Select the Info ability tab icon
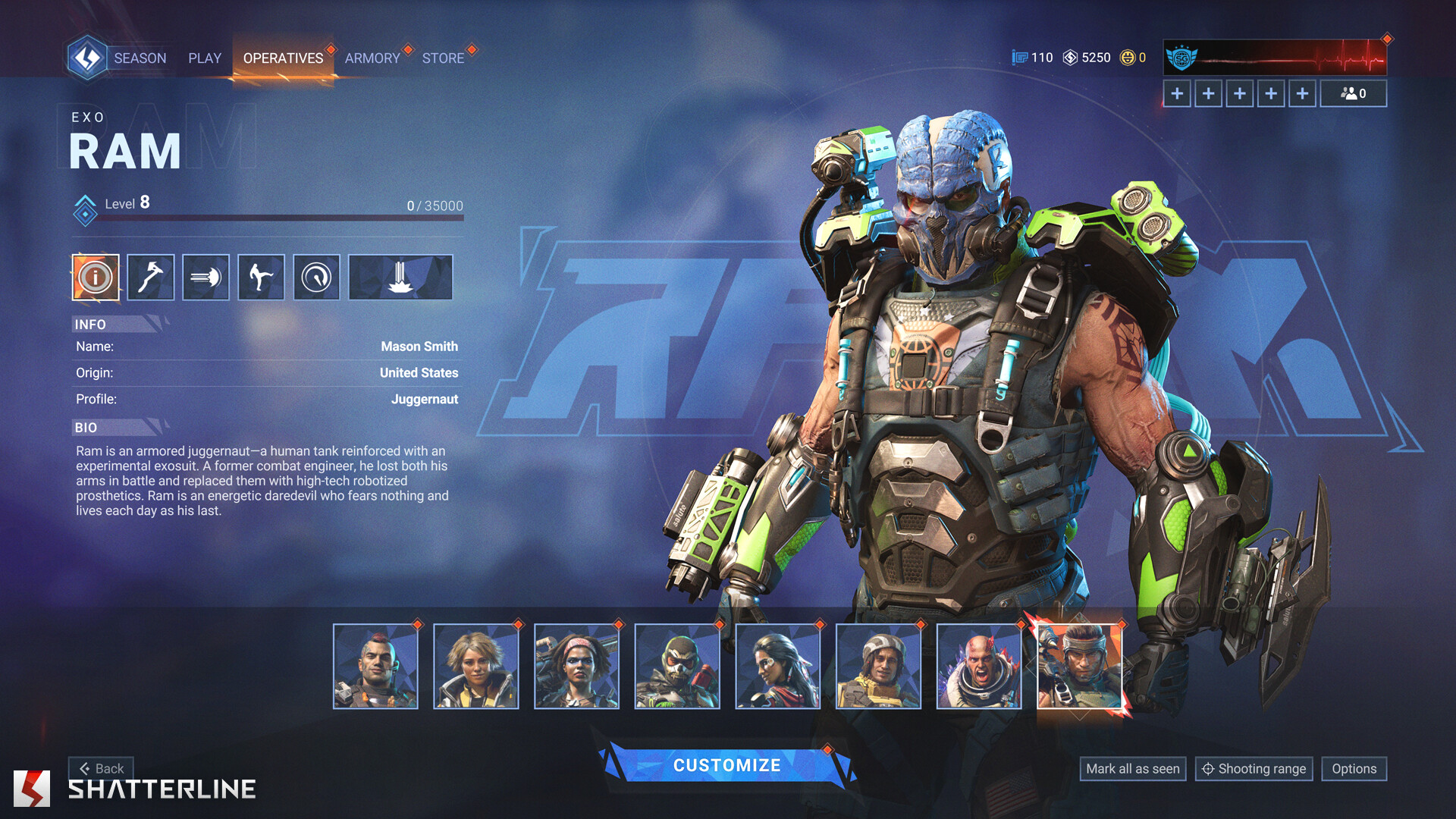This screenshot has height=819, width=1456. point(96,278)
